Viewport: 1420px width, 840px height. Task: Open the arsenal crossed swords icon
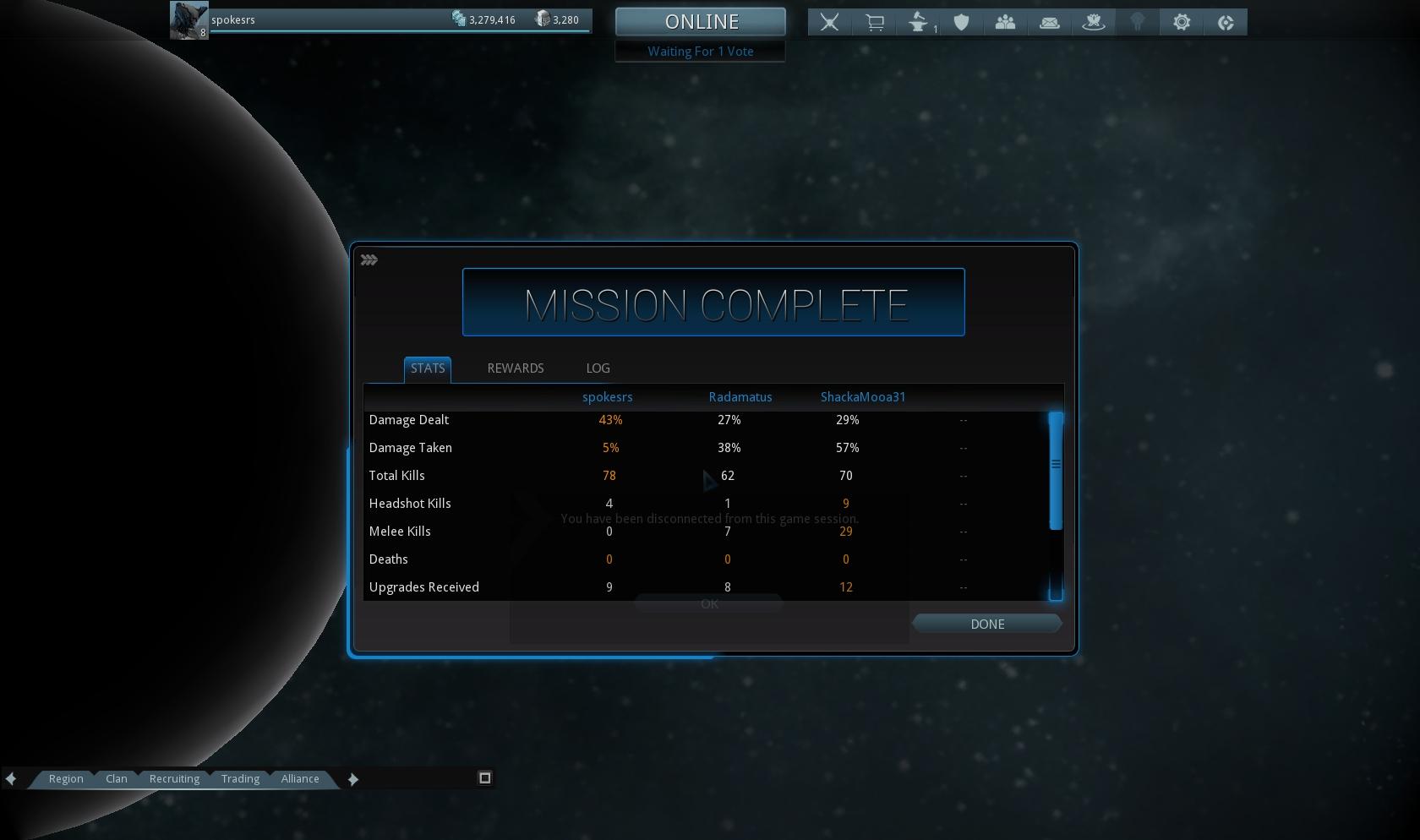click(x=829, y=23)
